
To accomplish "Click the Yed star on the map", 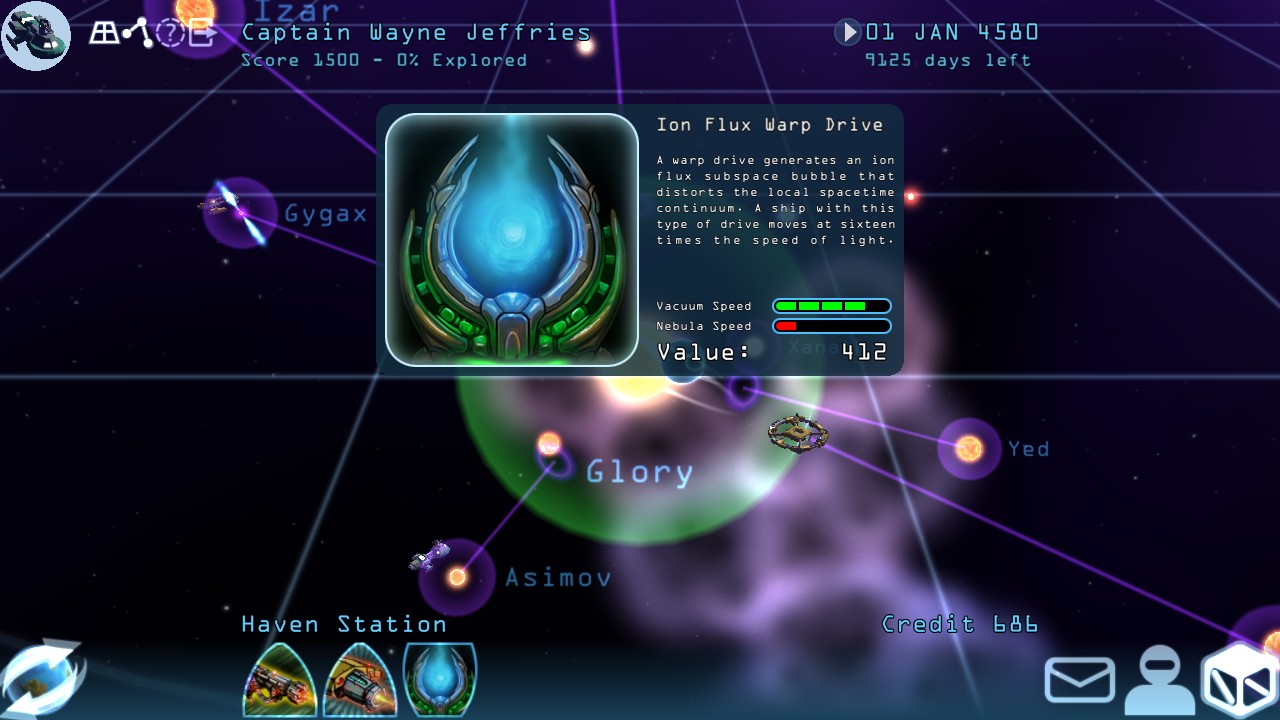I will pos(966,448).
